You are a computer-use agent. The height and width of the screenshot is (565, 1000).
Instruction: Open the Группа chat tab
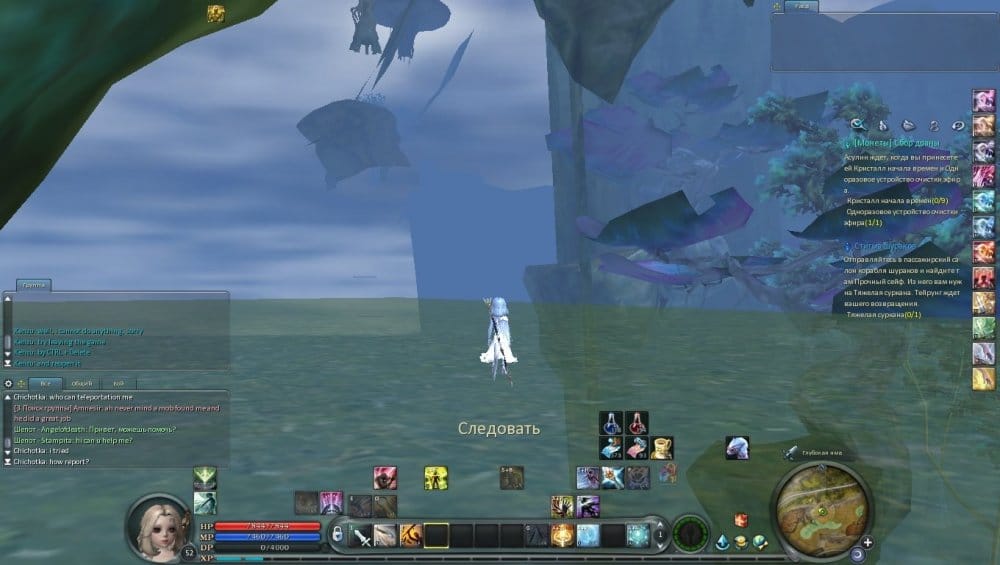coord(34,285)
